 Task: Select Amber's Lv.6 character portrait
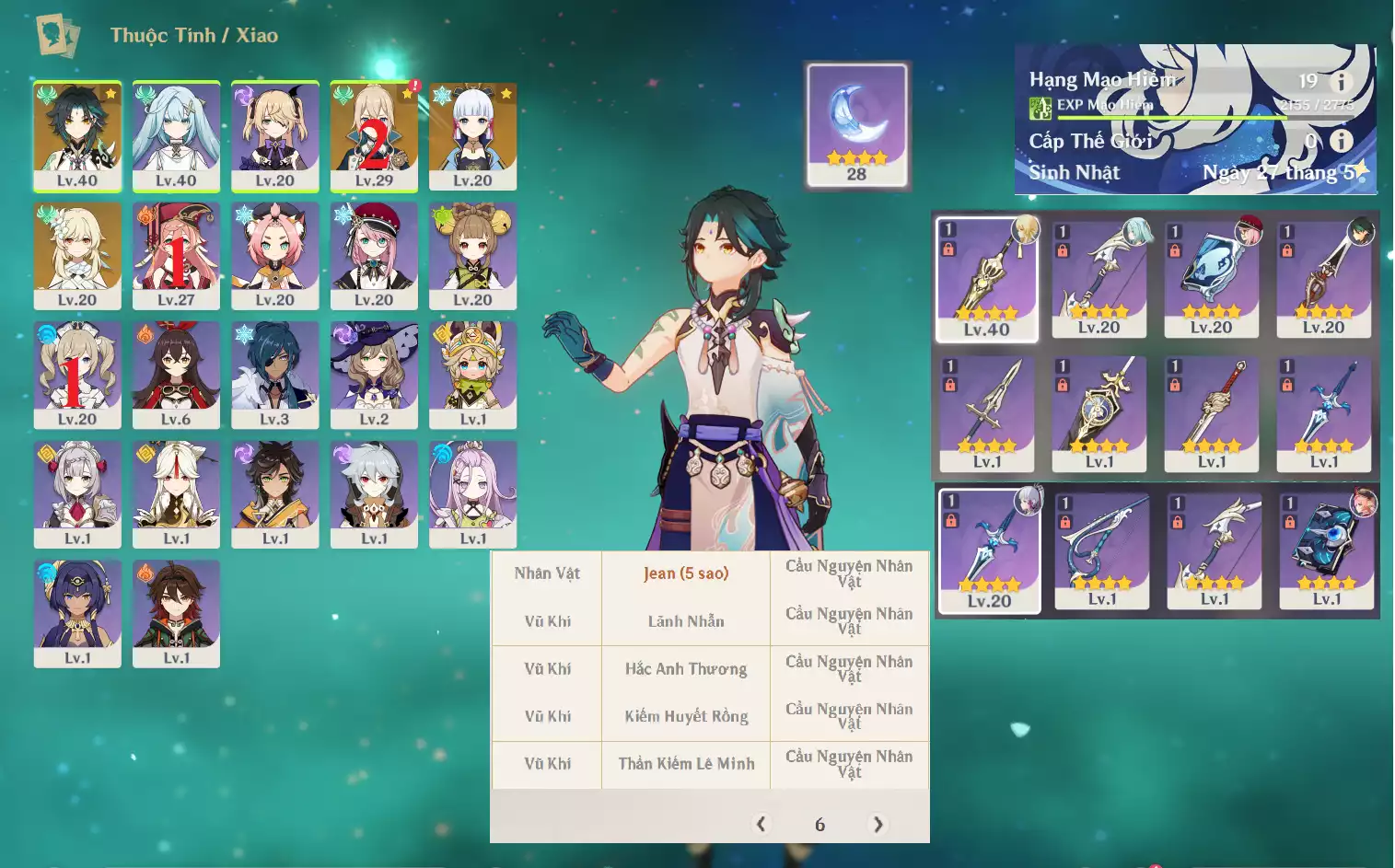[176, 375]
